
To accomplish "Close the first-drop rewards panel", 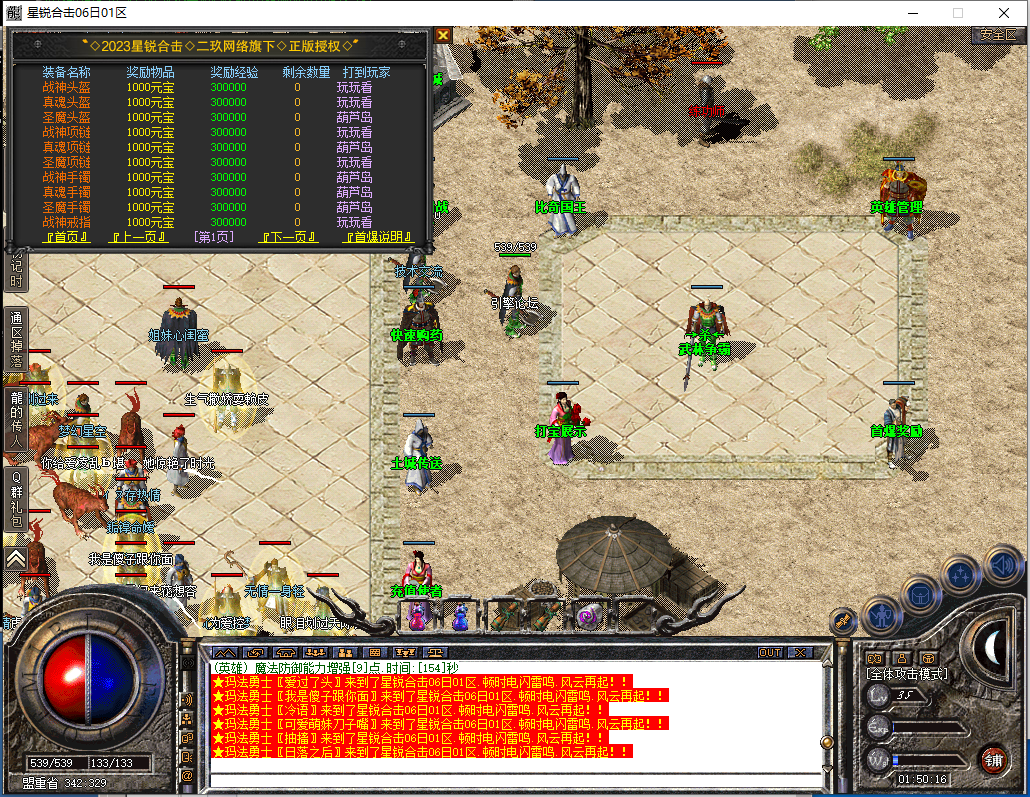I will pyautogui.click(x=443, y=35).
